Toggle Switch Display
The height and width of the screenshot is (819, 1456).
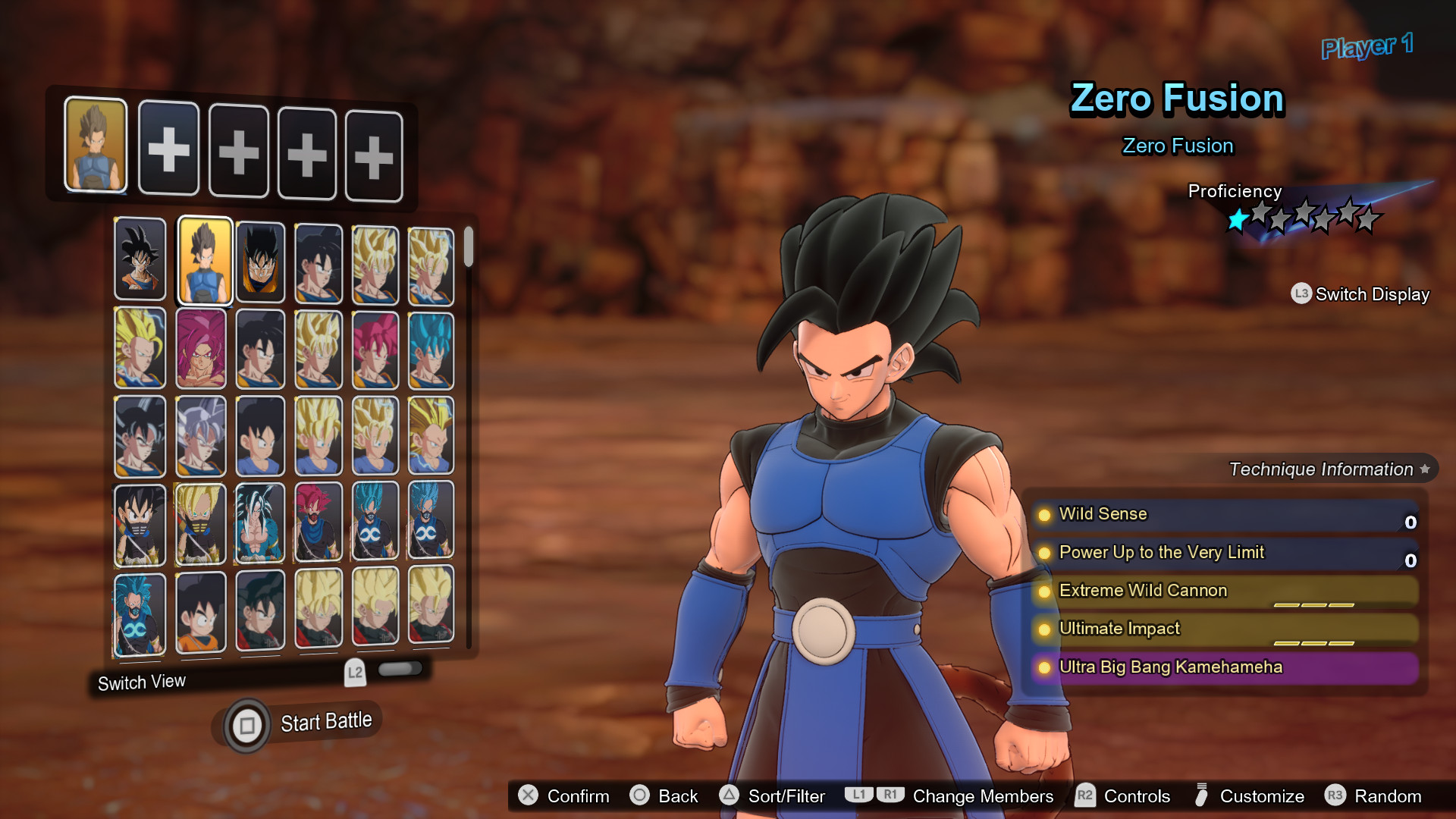(1360, 294)
